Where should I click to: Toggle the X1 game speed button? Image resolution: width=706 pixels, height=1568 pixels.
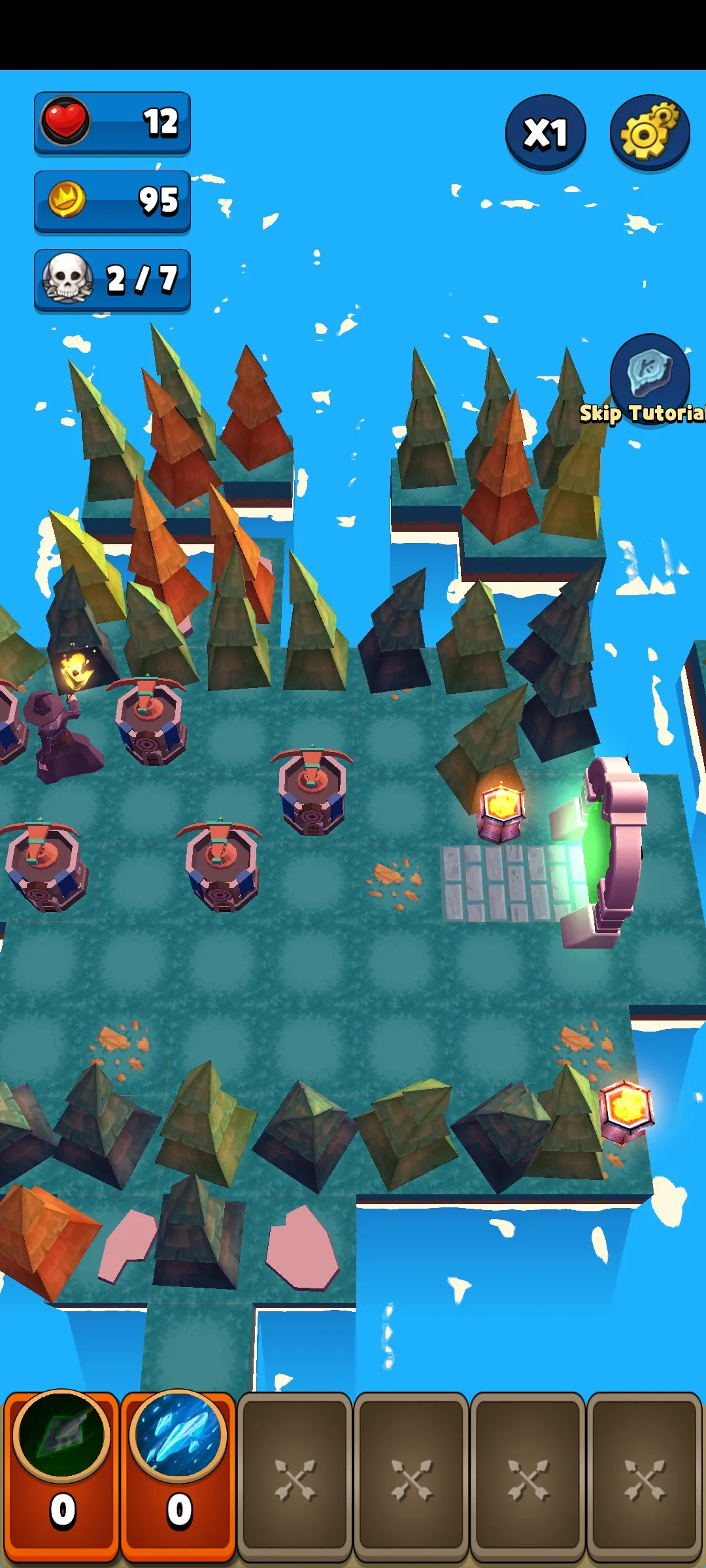[545, 133]
